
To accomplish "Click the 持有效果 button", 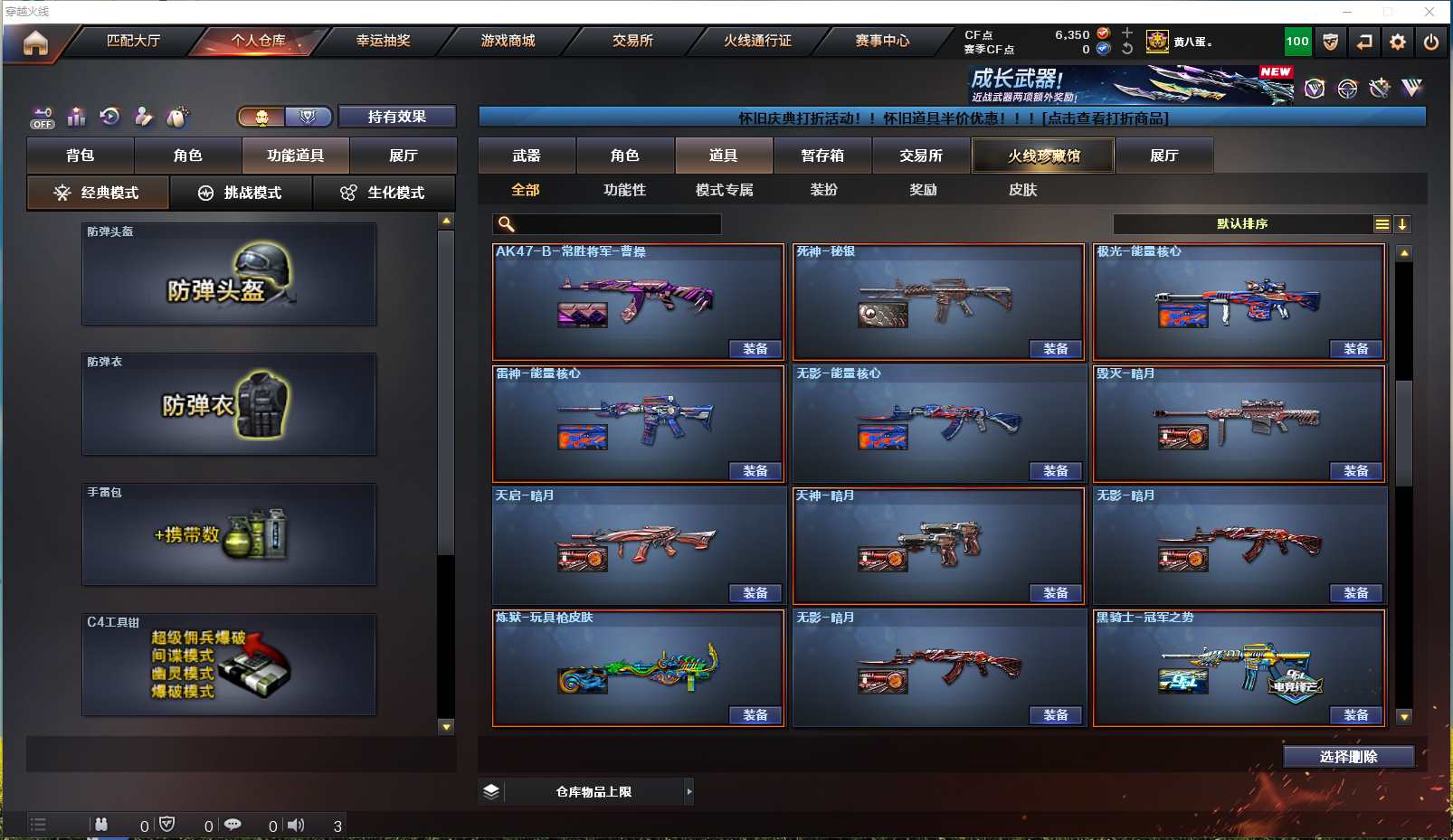I will pos(396,117).
